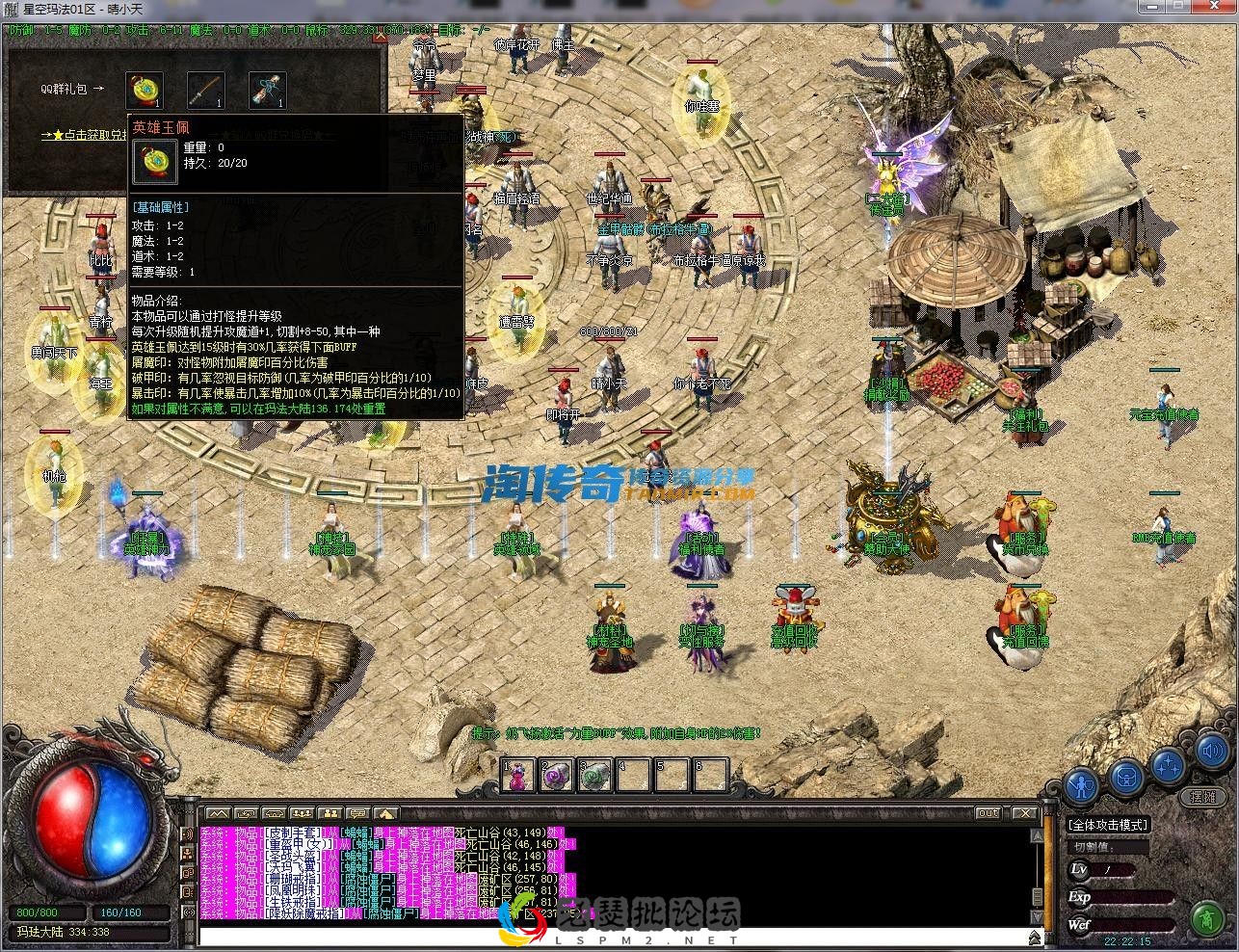Click the trade icon on chat toolbar
This screenshot has width=1239, height=952.
[246, 813]
